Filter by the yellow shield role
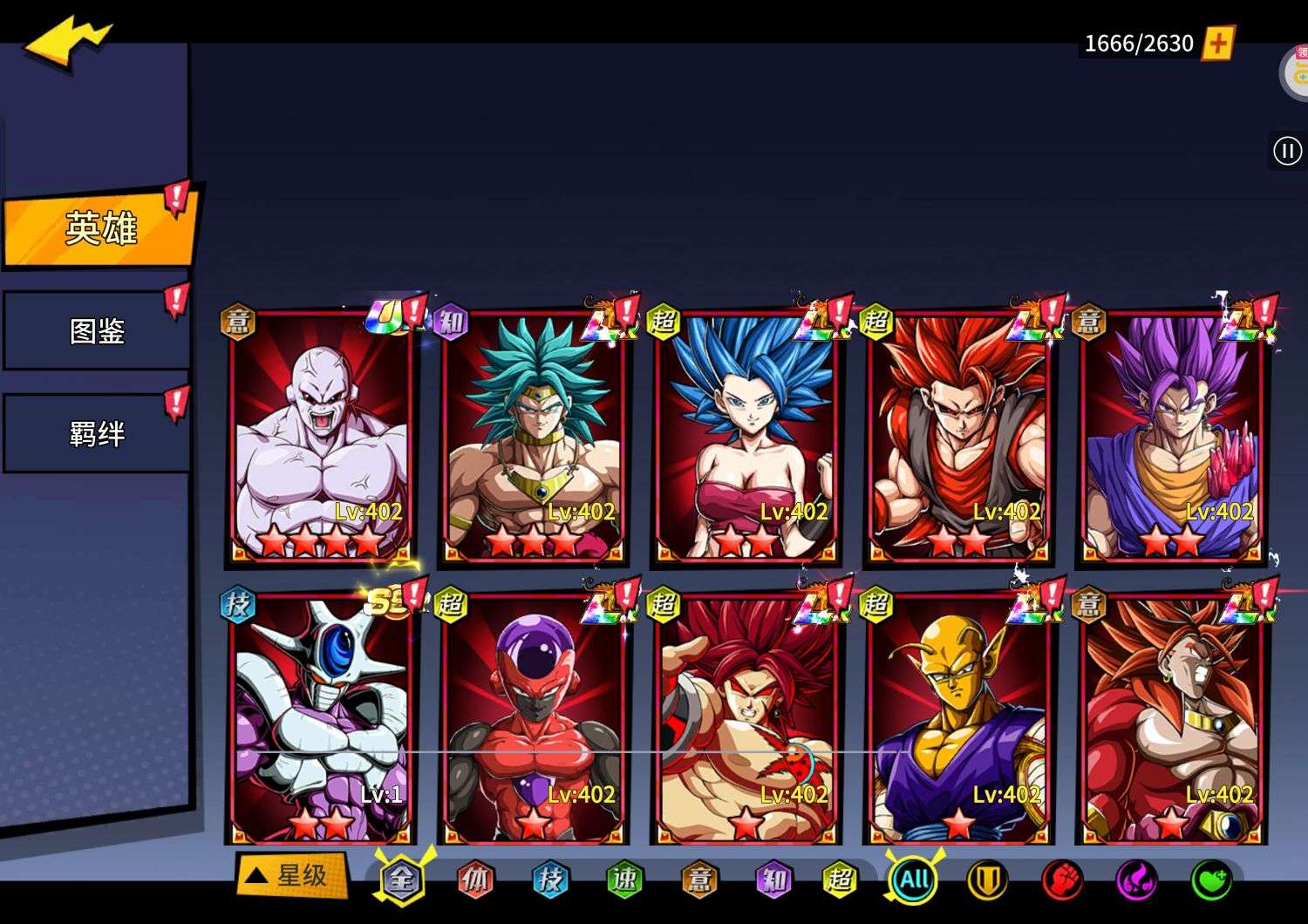The height and width of the screenshot is (924, 1308). [987, 880]
